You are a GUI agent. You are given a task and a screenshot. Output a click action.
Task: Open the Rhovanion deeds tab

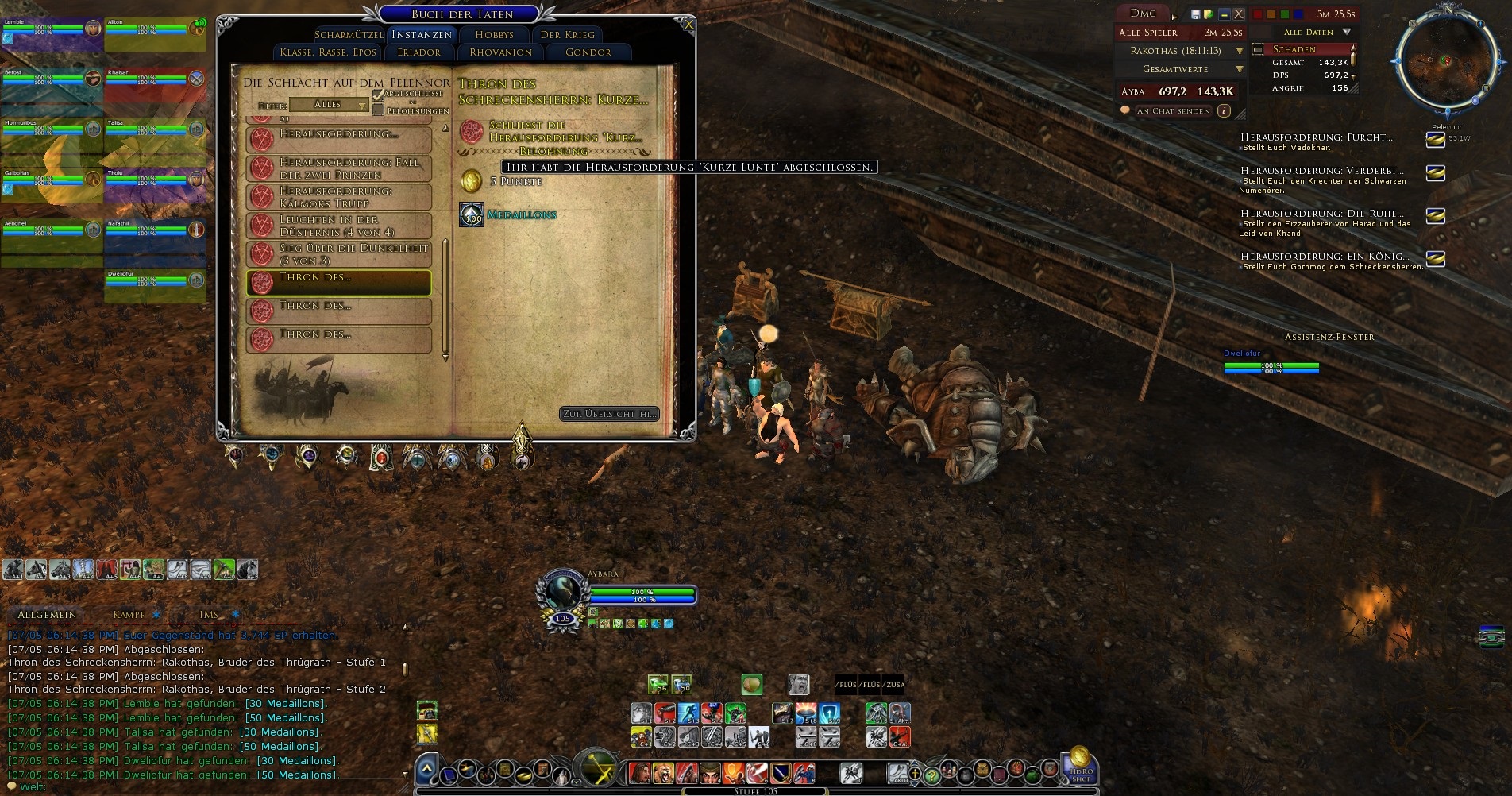(x=500, y=52)
